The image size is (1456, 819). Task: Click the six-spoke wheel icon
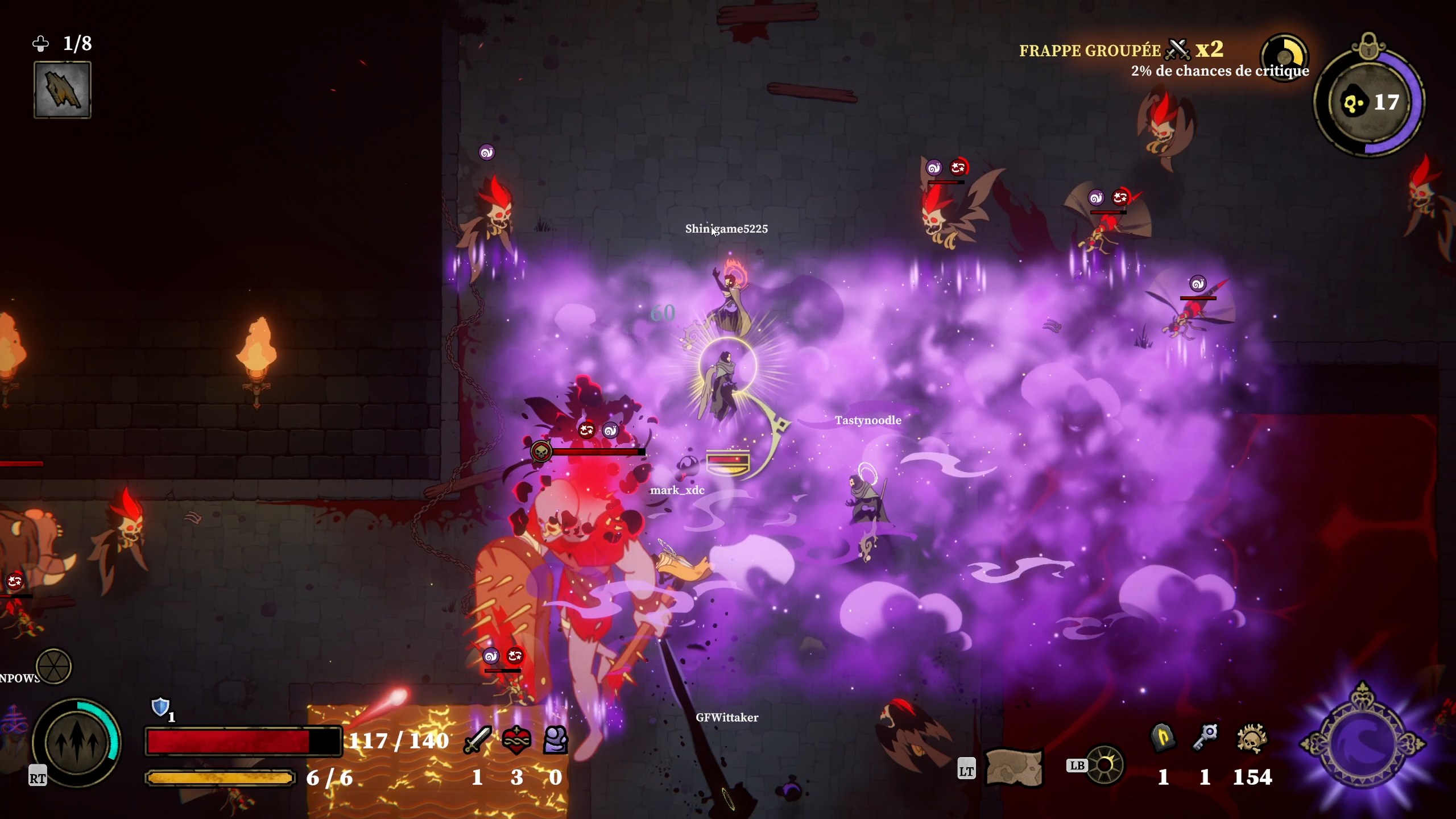click(53, 666)
